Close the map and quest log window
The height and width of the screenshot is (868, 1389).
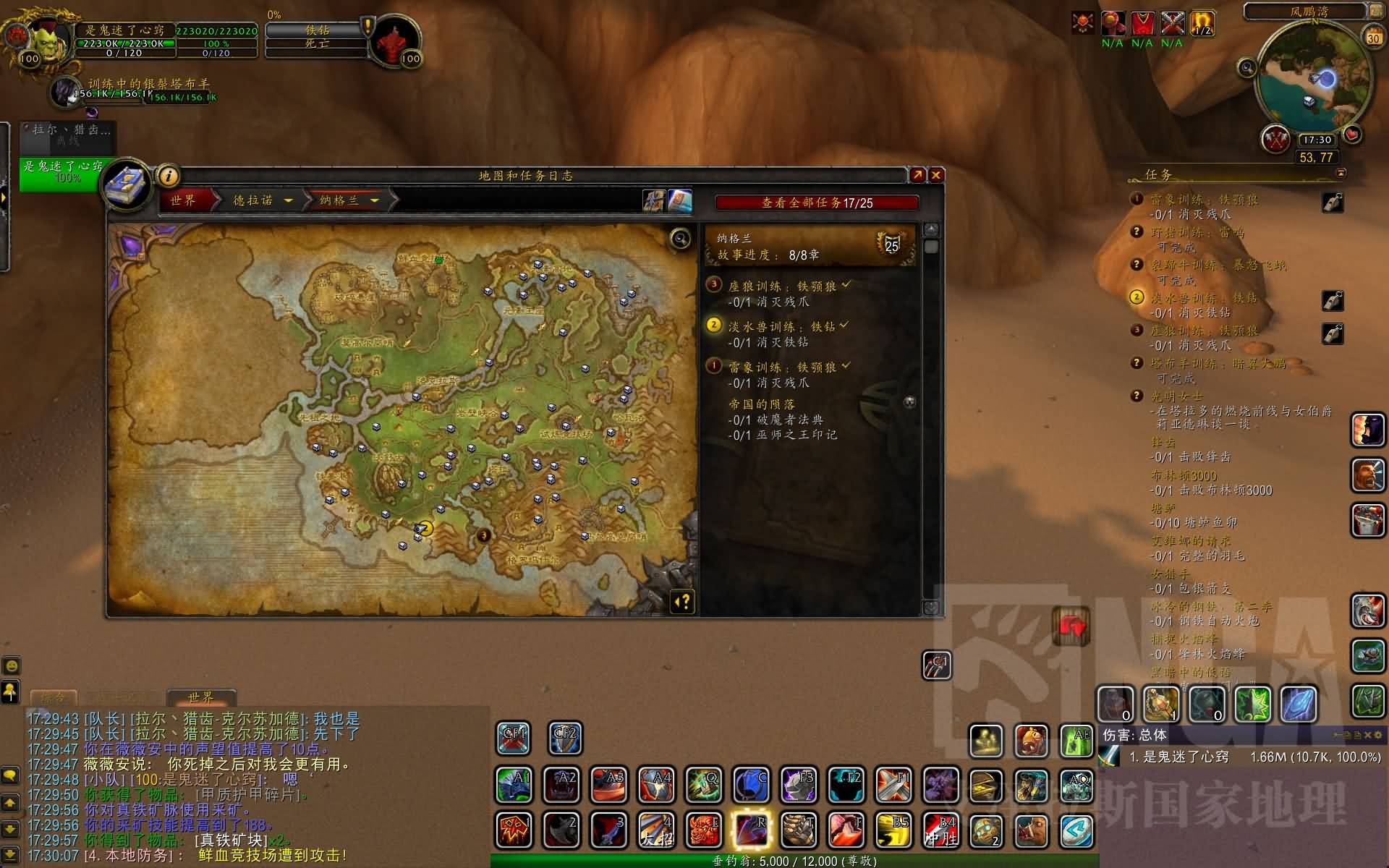936,175
